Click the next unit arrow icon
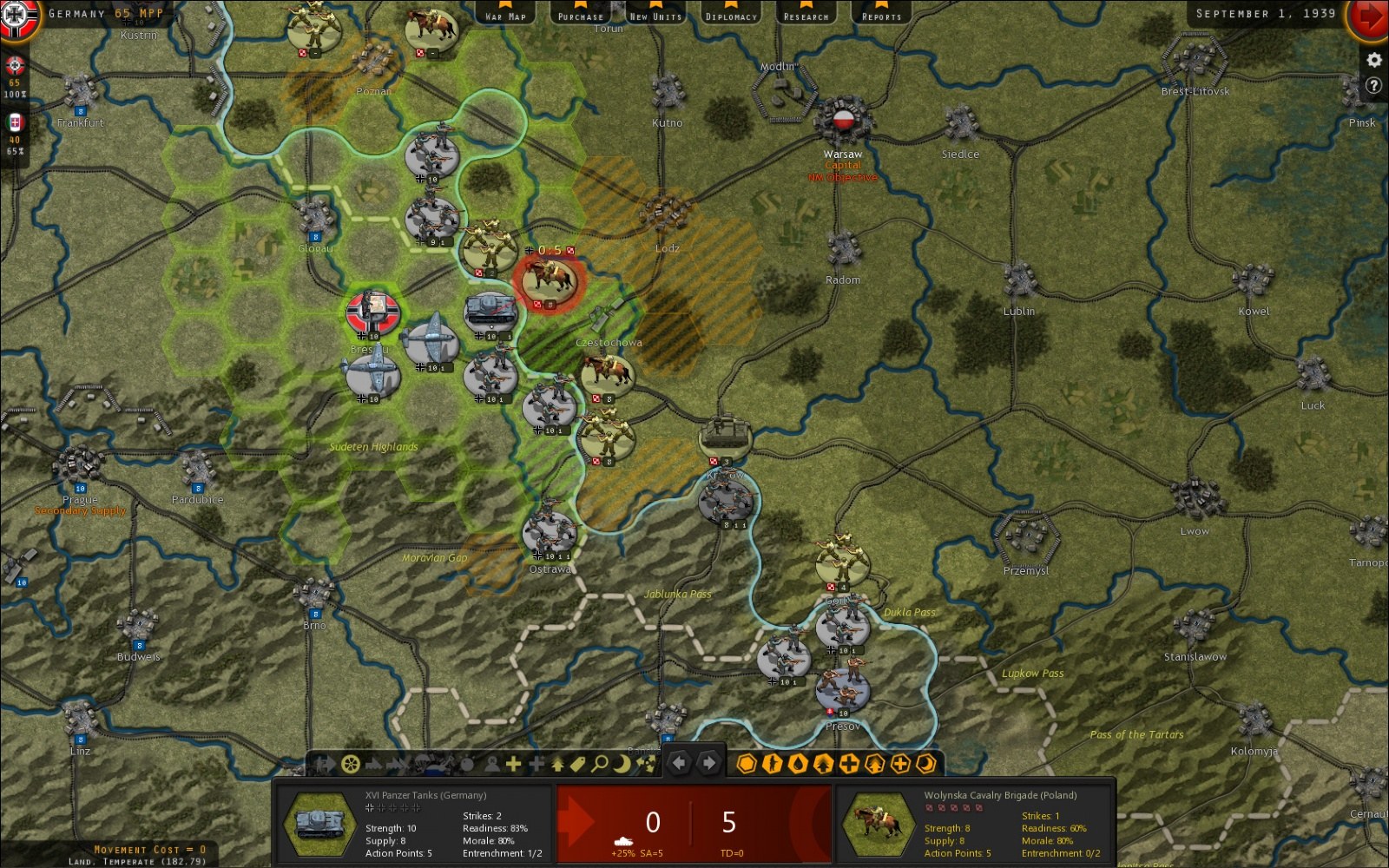The width and height of the screenshot is (1389, 868). [708, 764]
